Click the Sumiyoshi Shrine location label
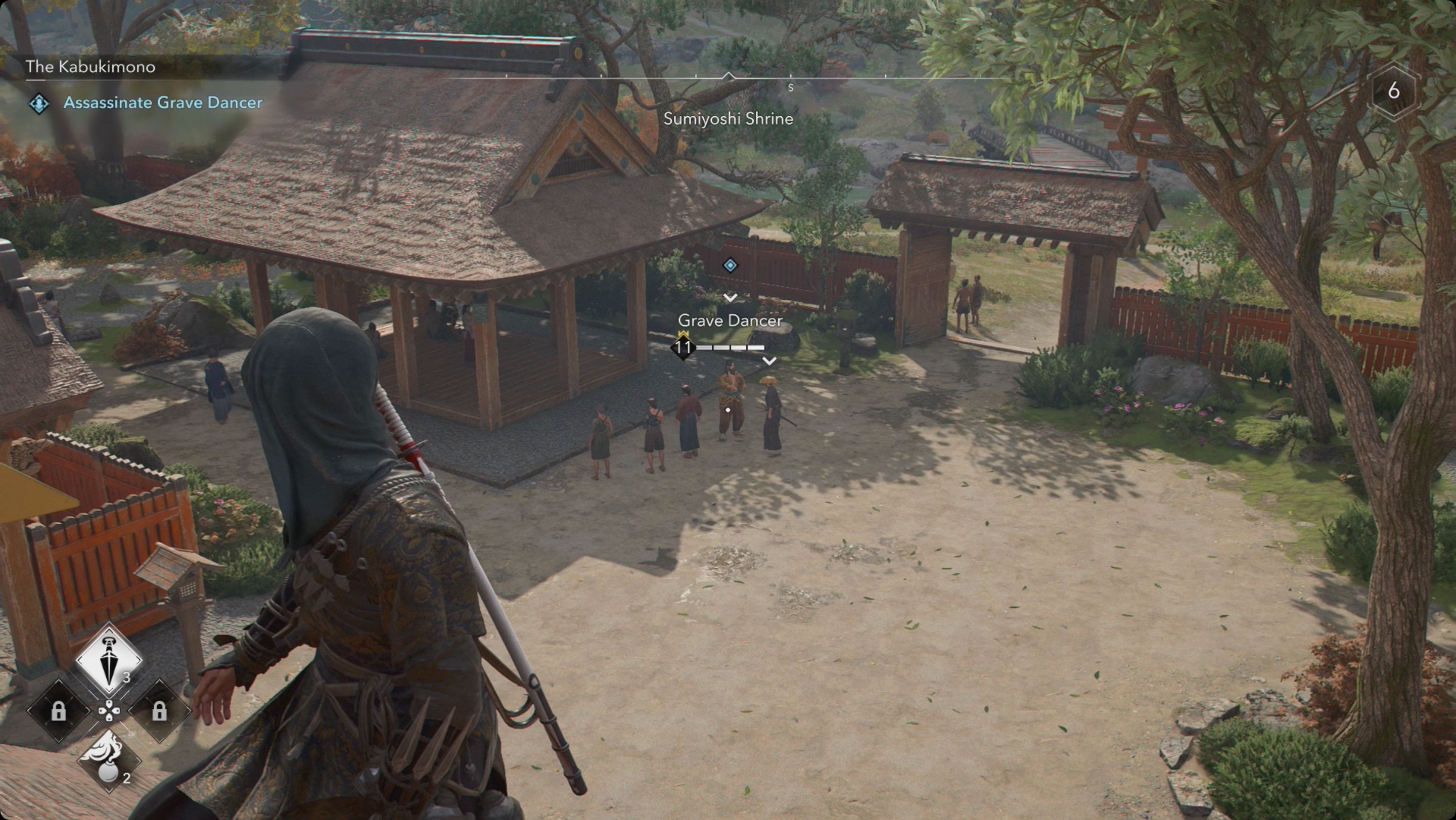The height and width of the screenshot is (820, 1456). coord(729,119)
